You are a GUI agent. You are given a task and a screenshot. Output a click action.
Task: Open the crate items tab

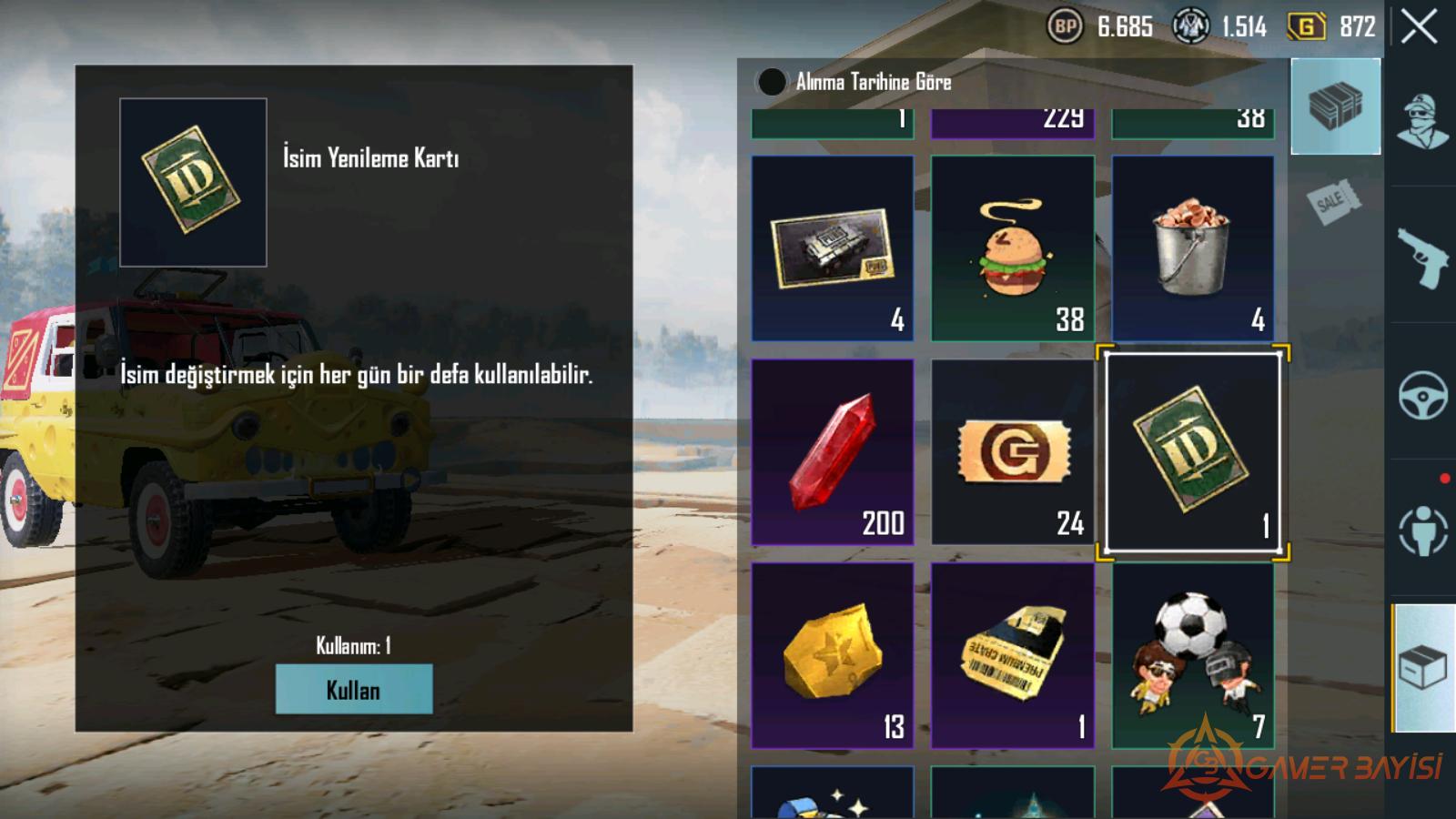pyautogui.click(x=1335, y=106)
